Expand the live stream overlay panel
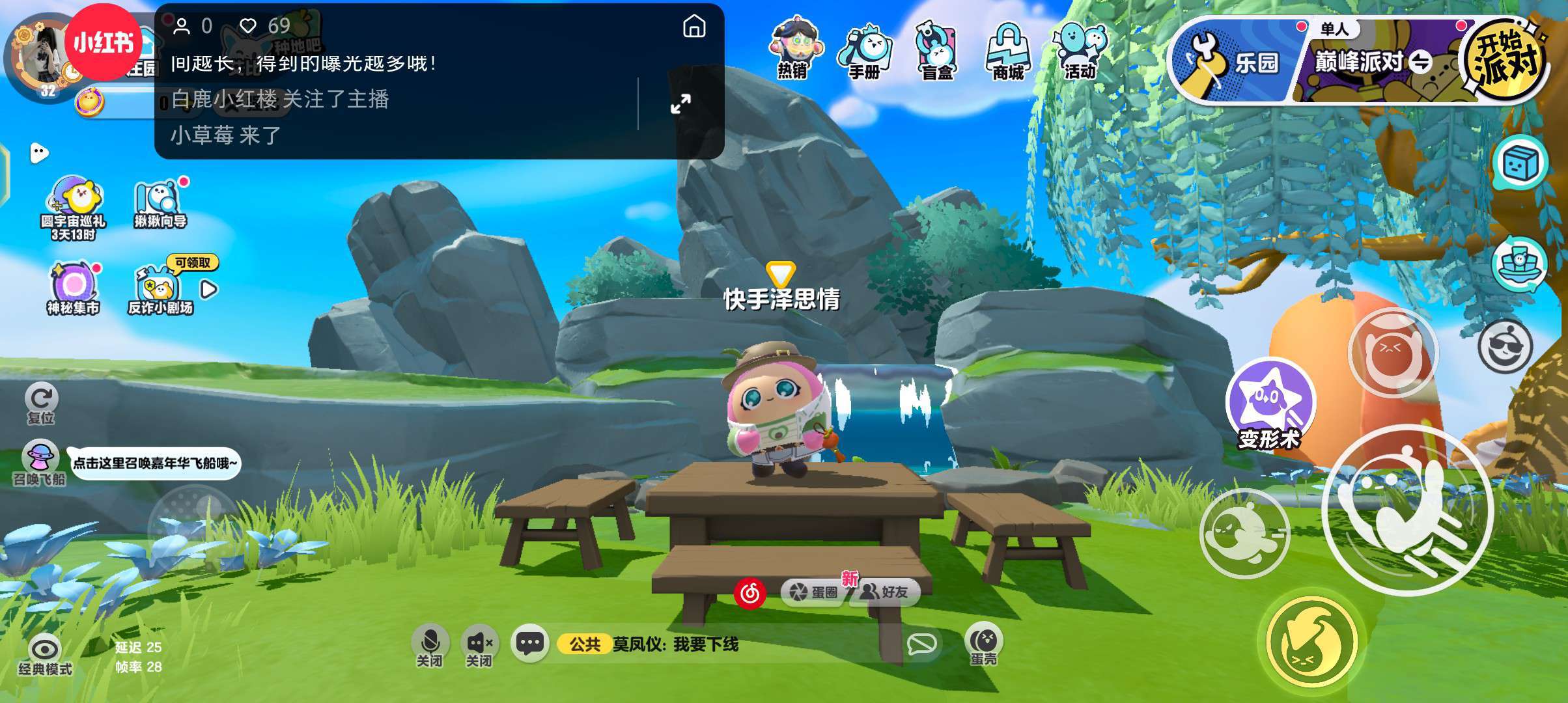 pos(680,103)
